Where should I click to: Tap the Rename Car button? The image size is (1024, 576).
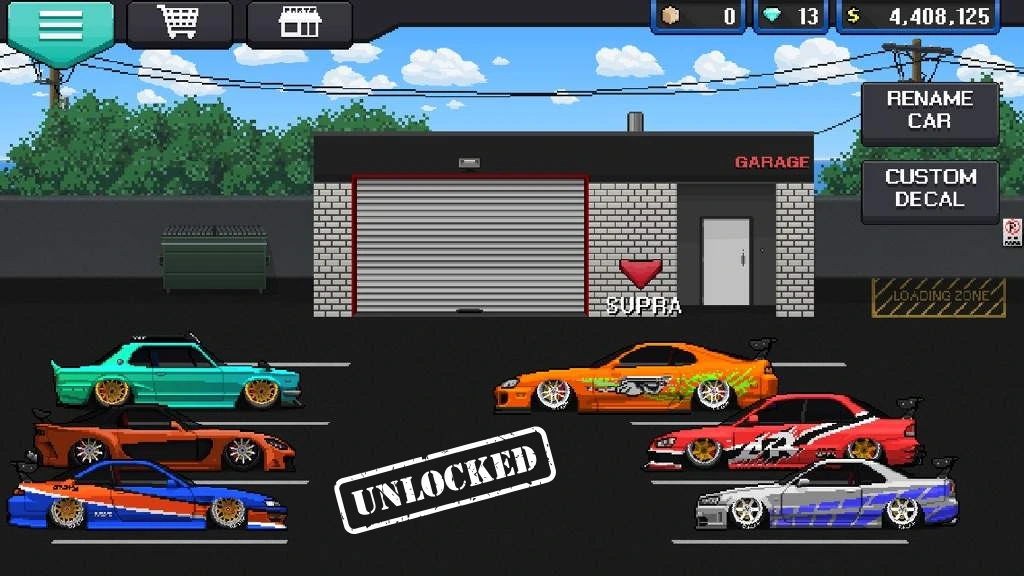point(929,110)
